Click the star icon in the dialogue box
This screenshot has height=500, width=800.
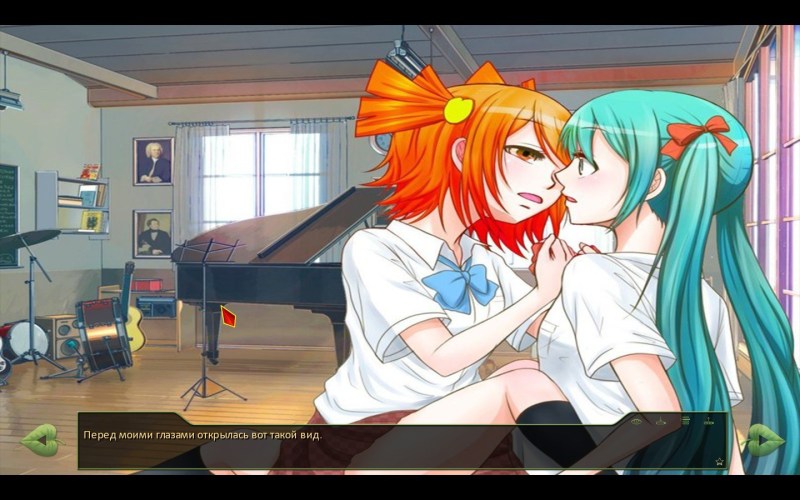coord(719,461)
